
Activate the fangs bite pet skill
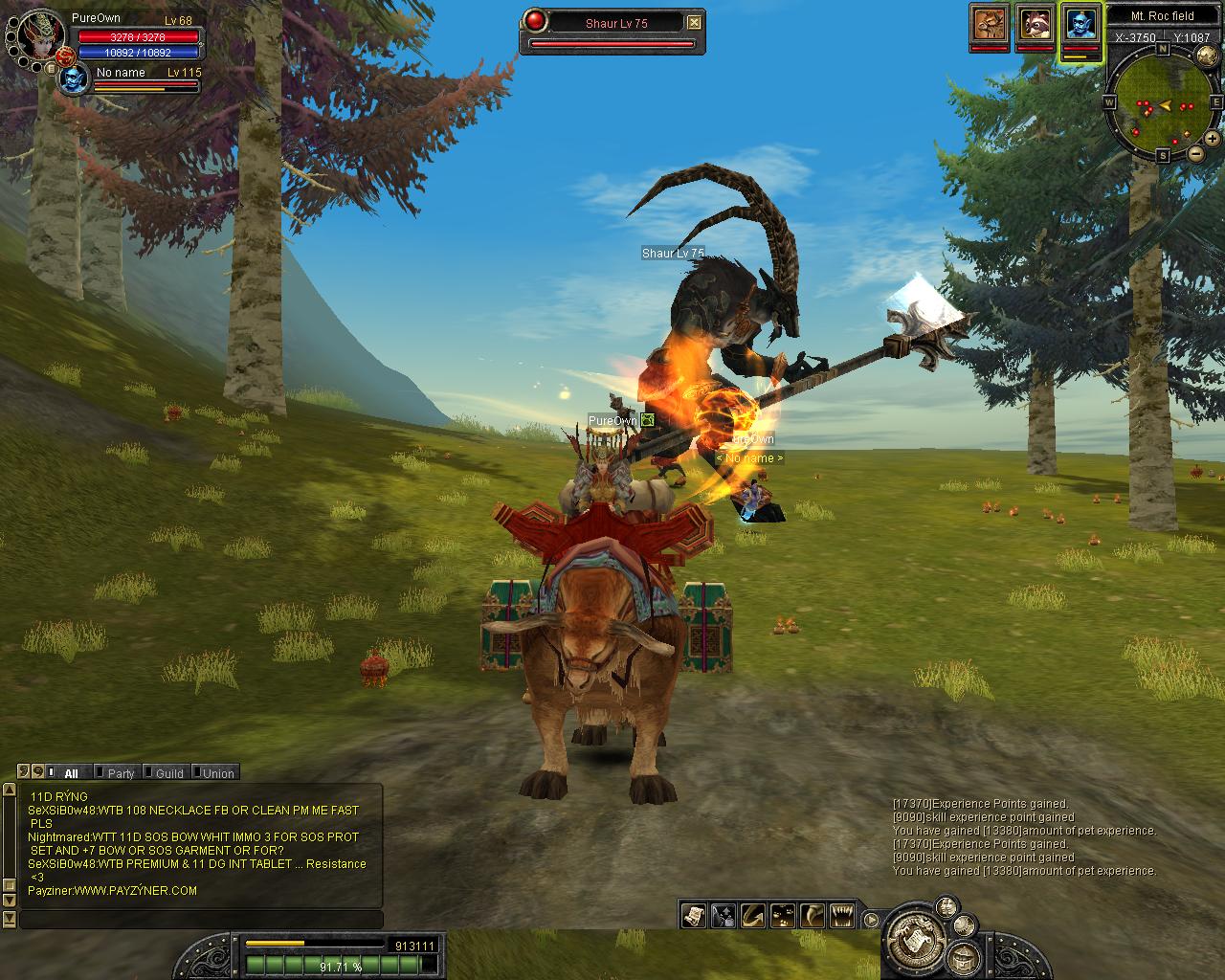tap(841, 916)
